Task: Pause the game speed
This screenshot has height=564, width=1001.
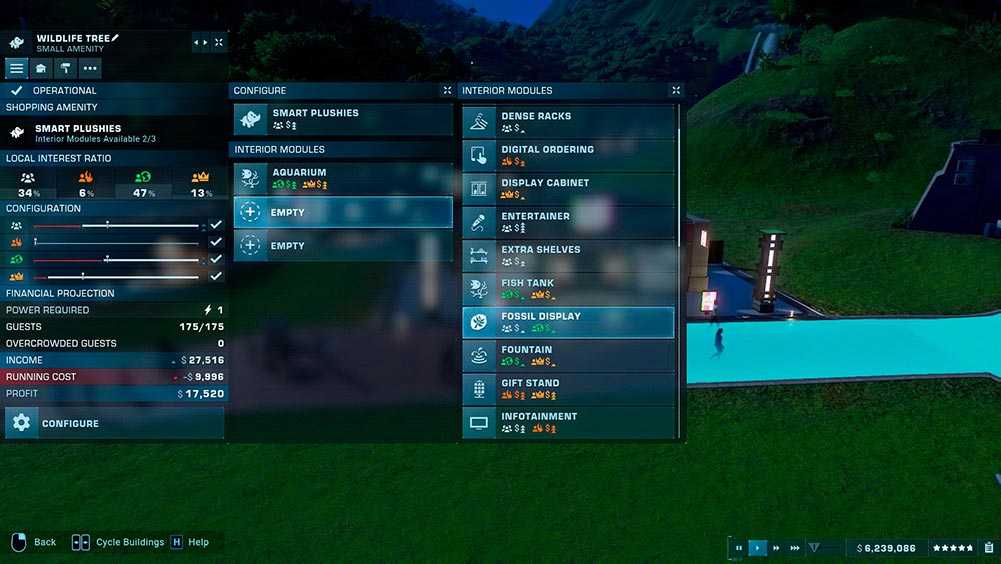Action: [739, 548]
